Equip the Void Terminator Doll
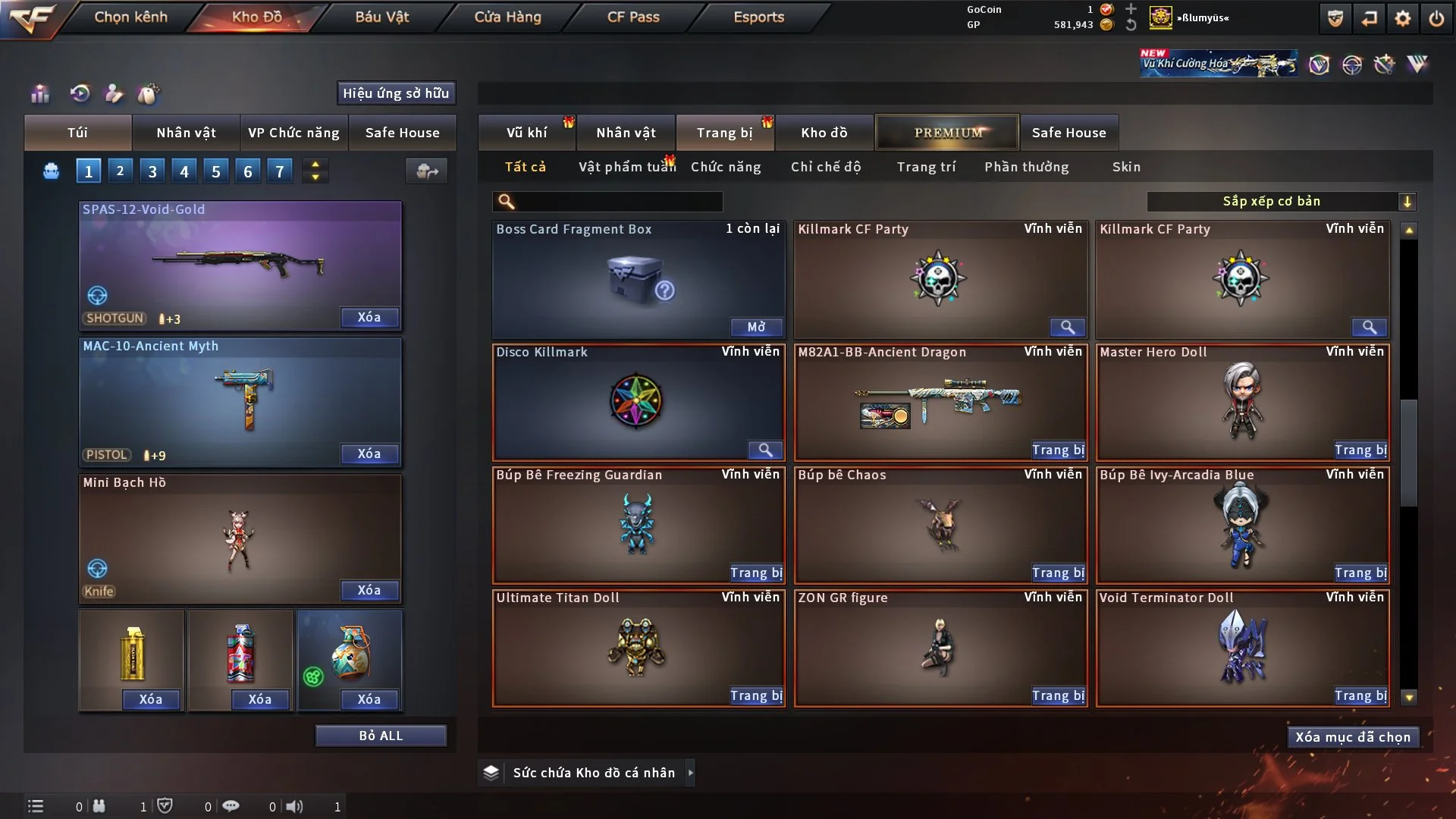The width and height of the screenshot is (1456, 819). tap(1360, 696)
